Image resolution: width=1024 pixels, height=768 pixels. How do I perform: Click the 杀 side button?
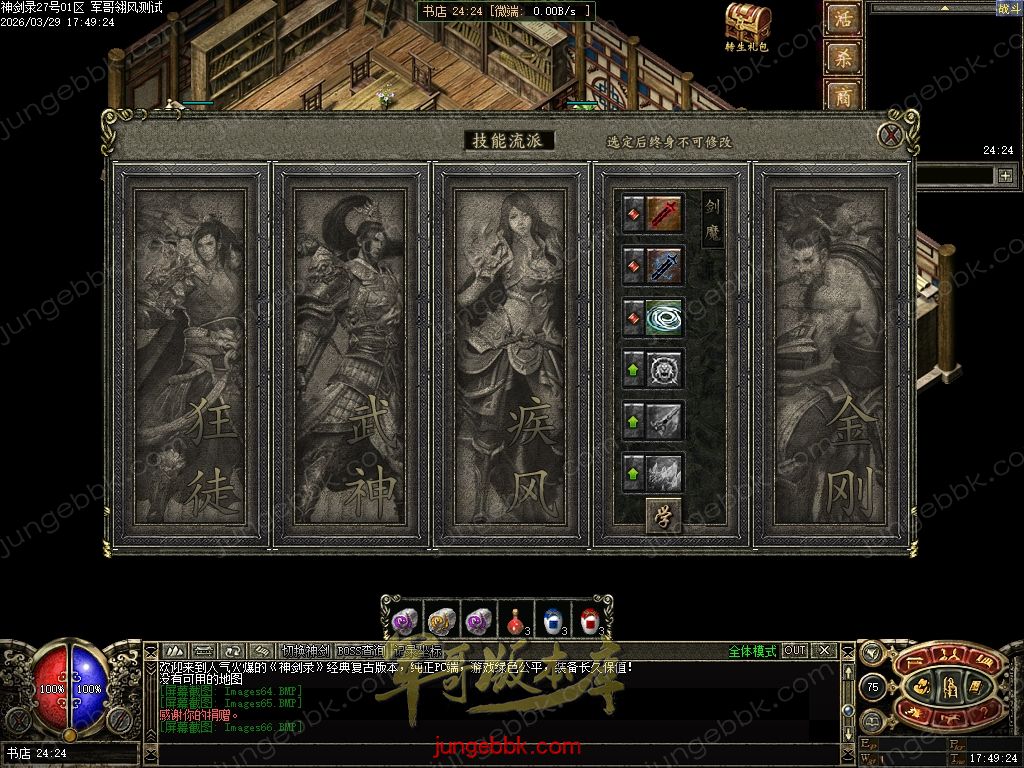click(842, 57)
